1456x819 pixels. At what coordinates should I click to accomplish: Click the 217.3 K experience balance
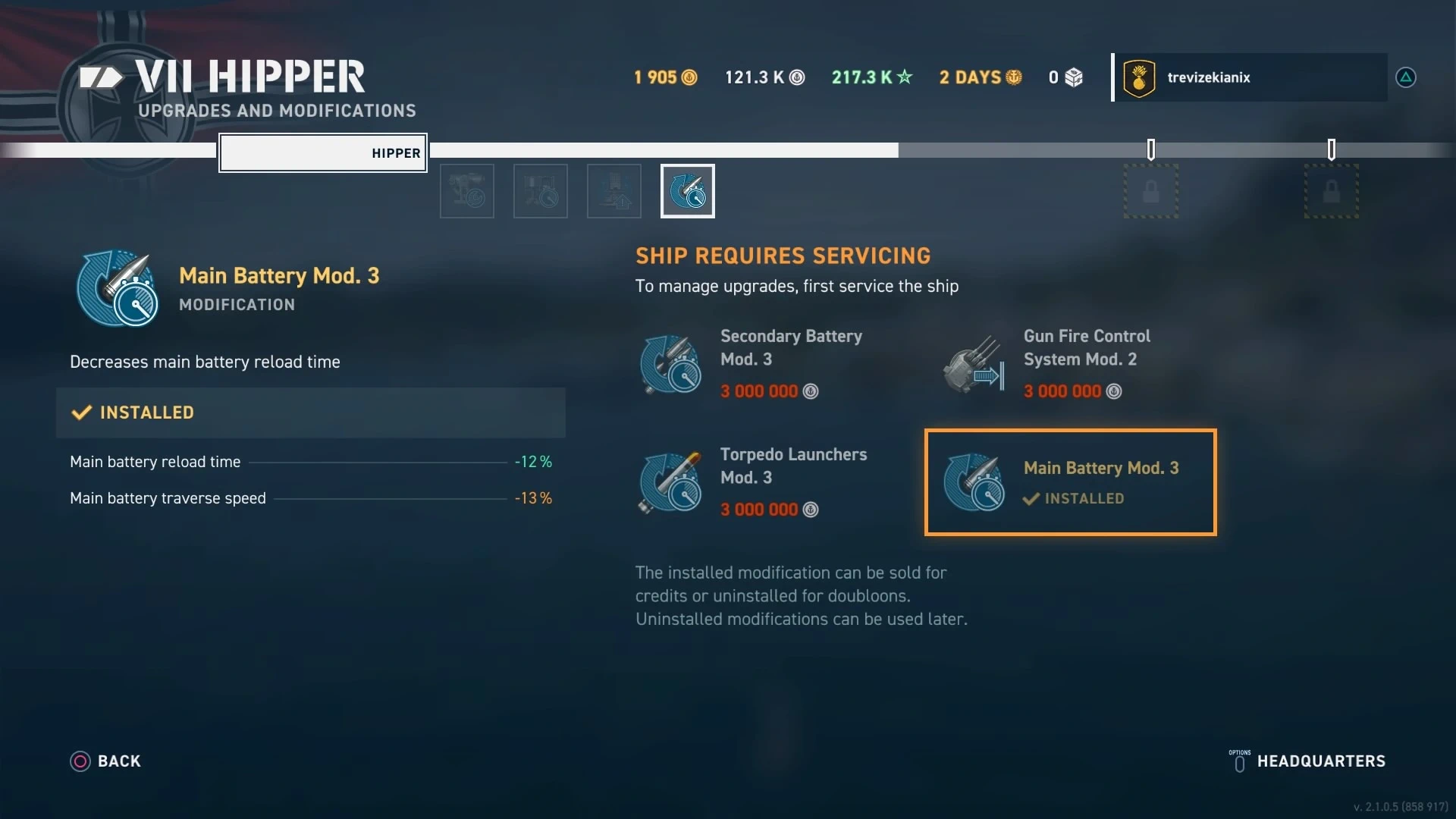(872, 77)
